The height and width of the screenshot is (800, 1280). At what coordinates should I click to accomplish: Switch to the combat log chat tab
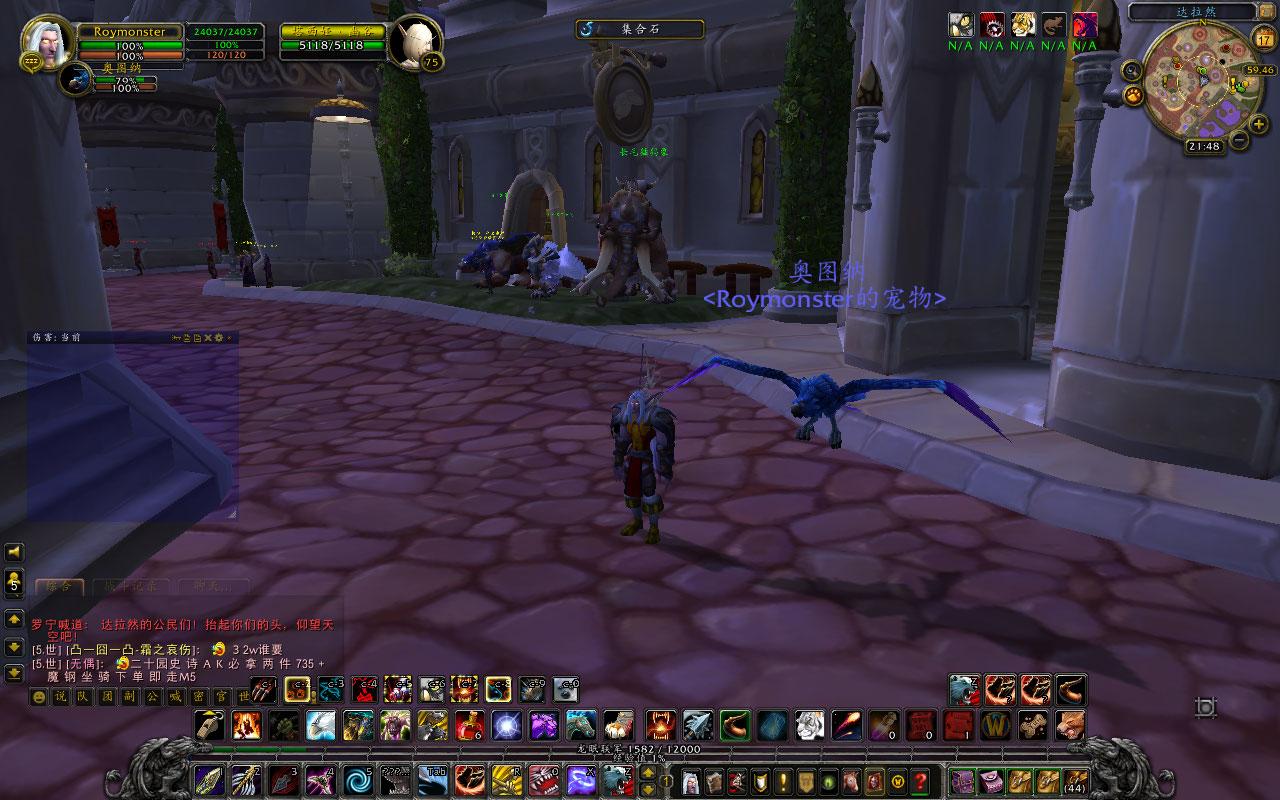[131, 587]
